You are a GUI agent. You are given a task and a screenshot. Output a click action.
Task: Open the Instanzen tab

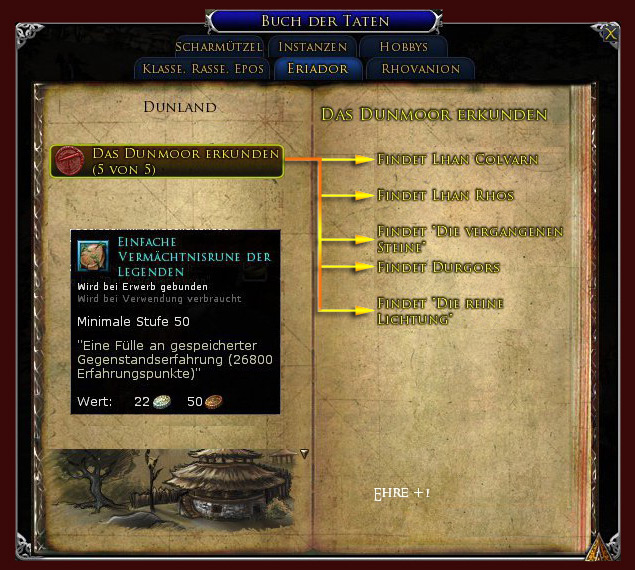coord(313,47)
